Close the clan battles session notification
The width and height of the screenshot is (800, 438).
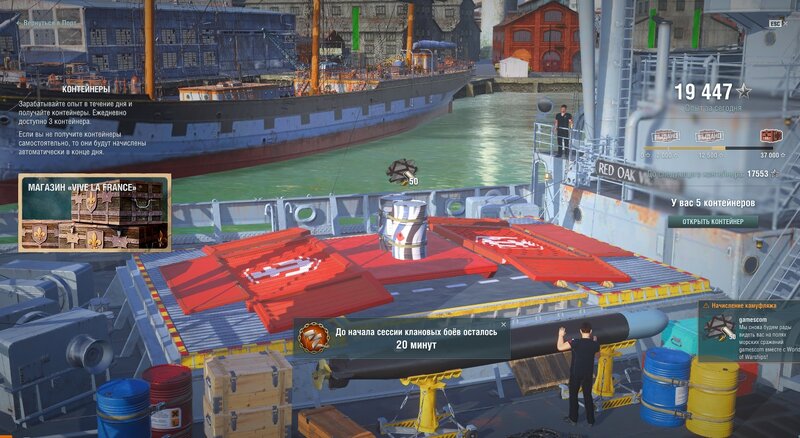pos(503,324)
